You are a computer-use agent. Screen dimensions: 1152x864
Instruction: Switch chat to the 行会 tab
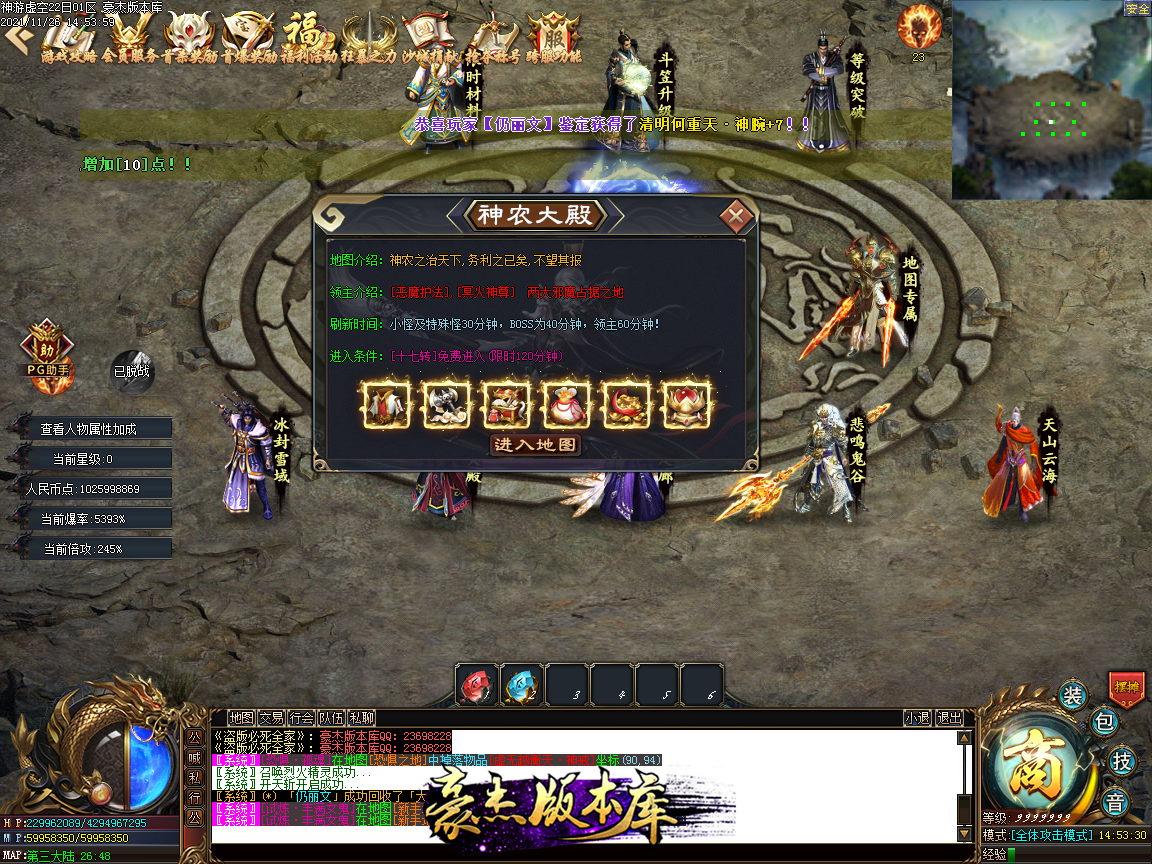302,717
